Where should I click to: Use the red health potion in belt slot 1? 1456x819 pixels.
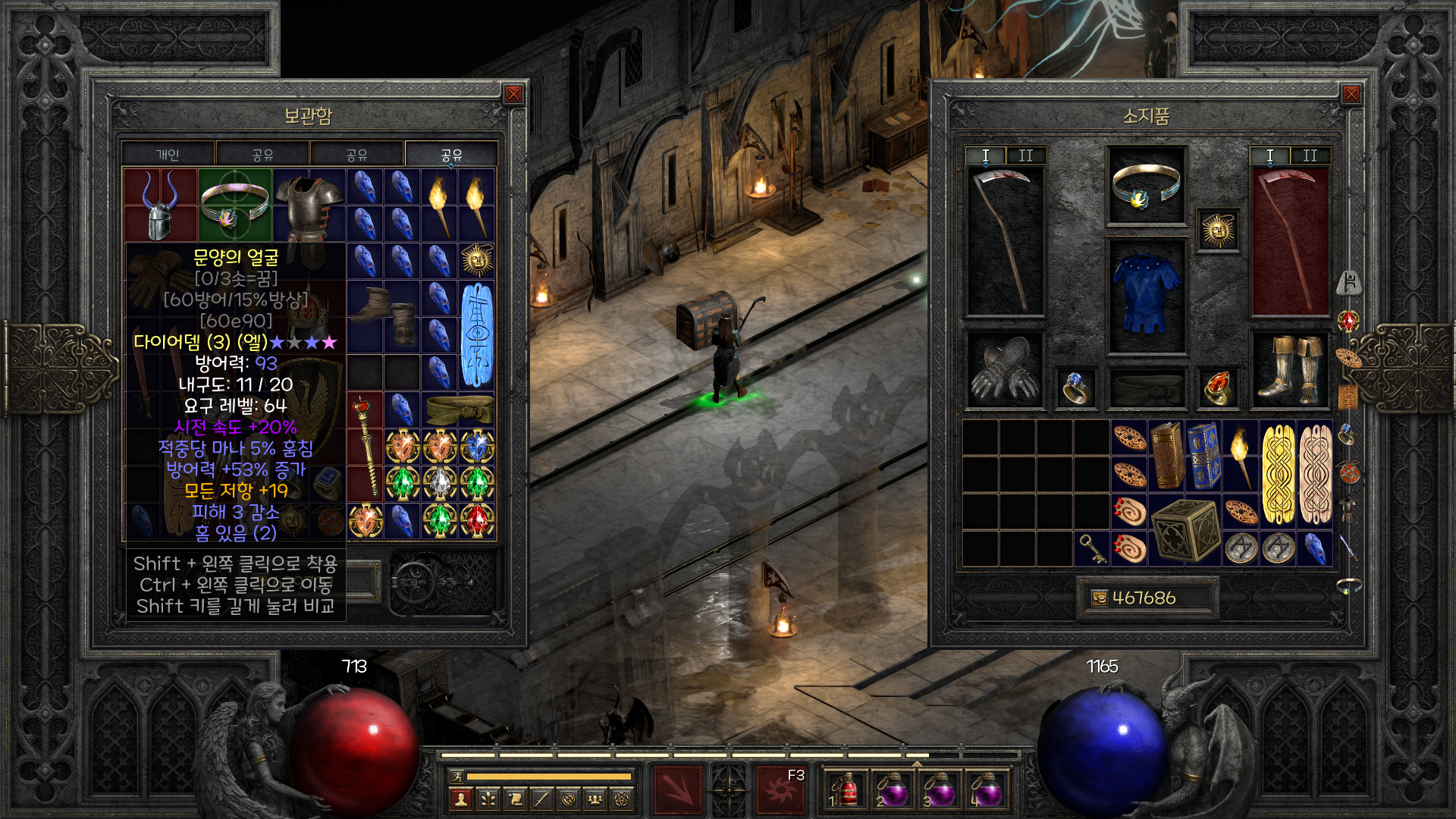pyautogui.click(x=846, y=790)
